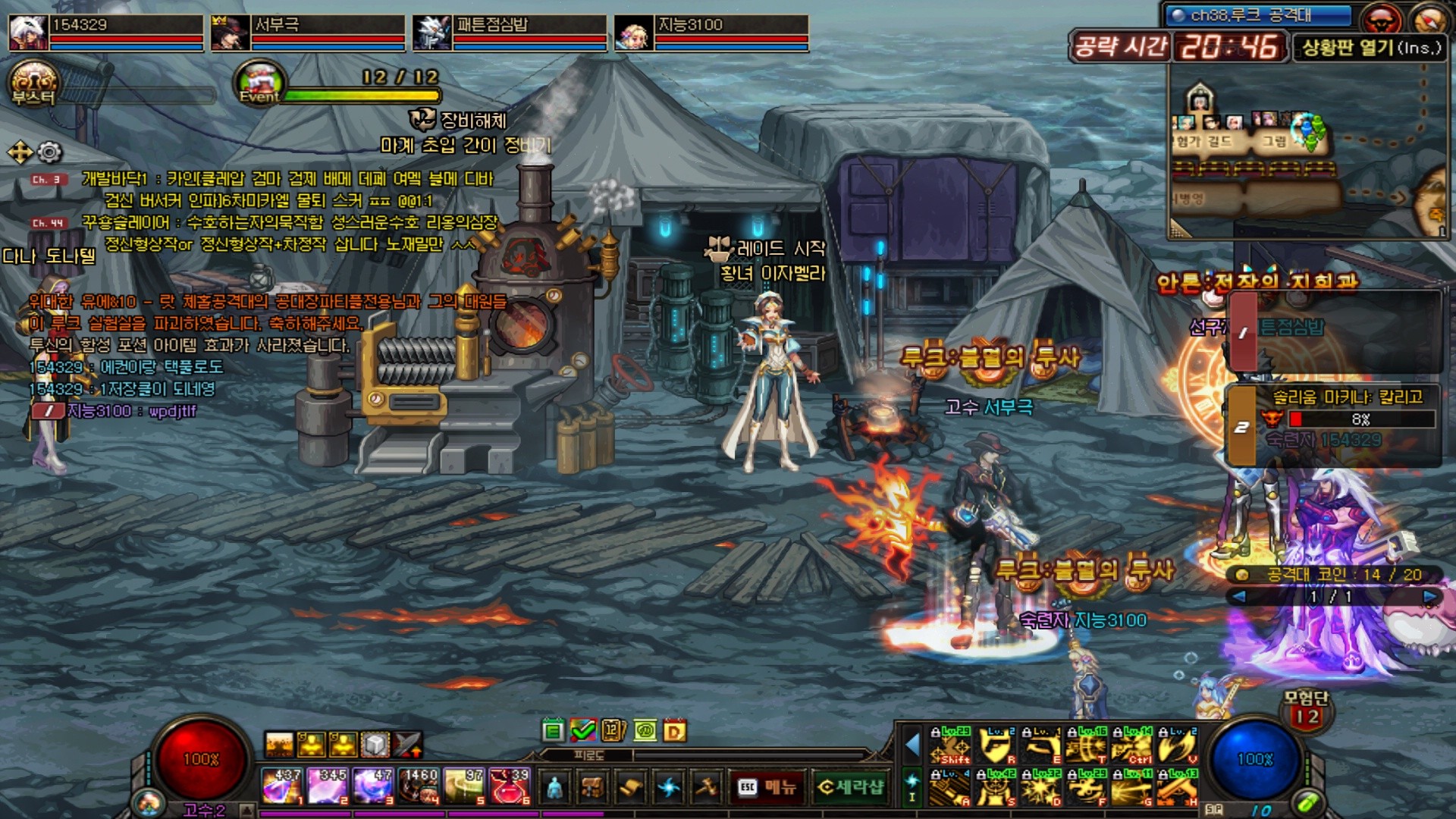Screen dimensions: 1456x819
Task: Open the quest scroll icon
Action: pos(630,787)
